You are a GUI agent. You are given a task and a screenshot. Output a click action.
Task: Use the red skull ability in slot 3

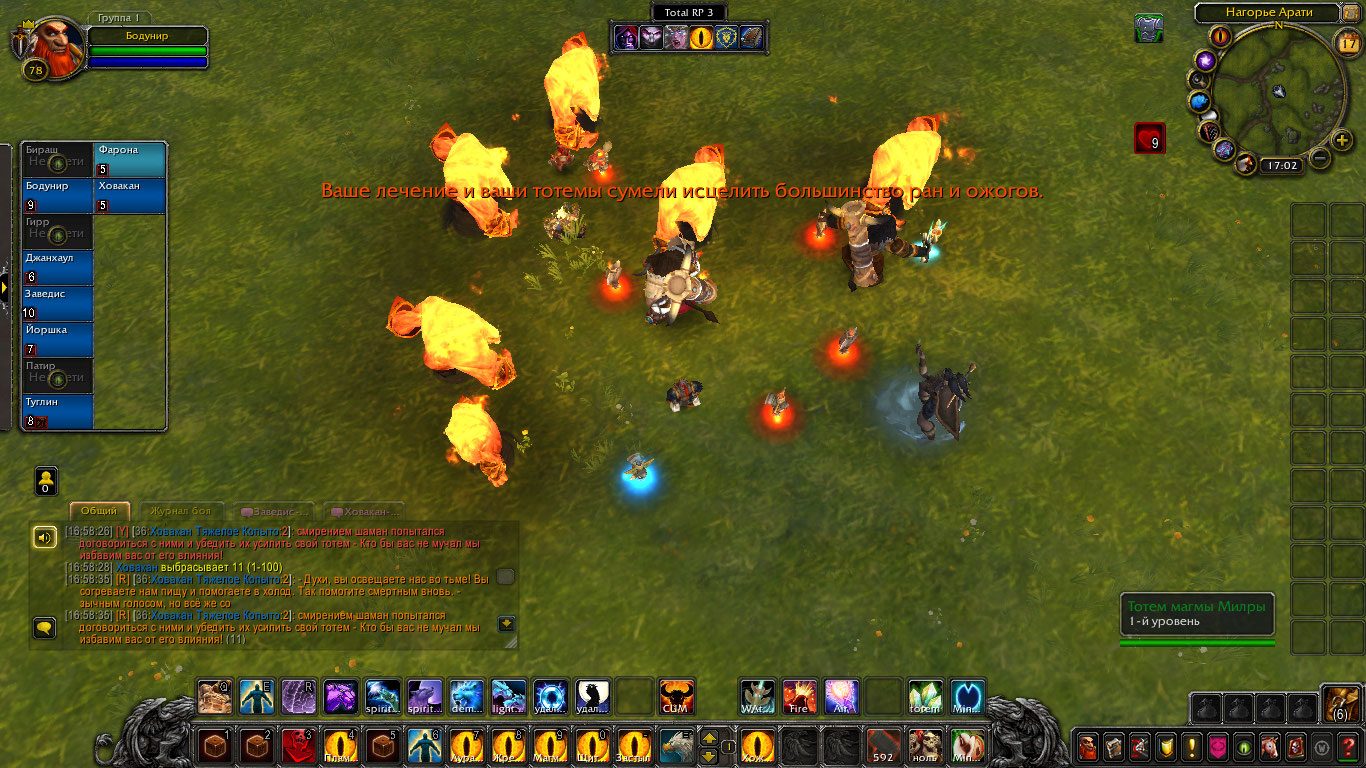[298, 746]
